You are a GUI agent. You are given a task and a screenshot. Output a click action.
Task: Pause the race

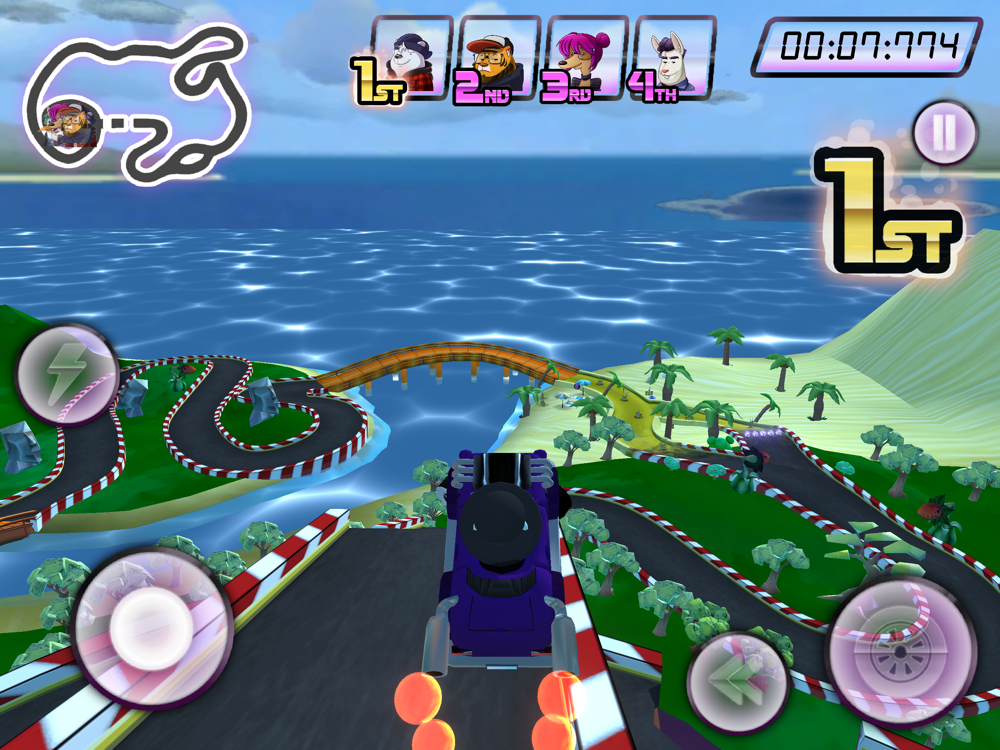(944, 133)
